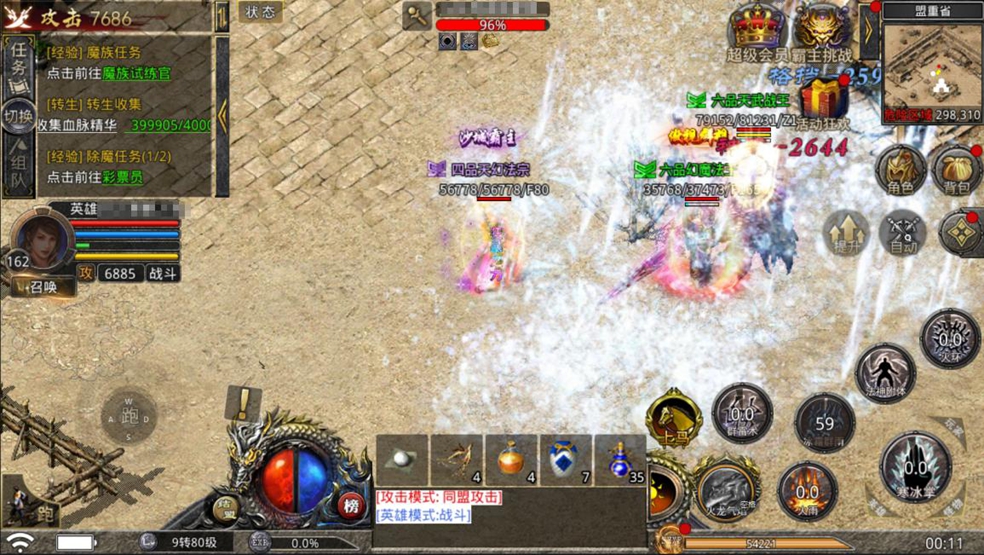Collapse the quest panel with the arrow

223,115
